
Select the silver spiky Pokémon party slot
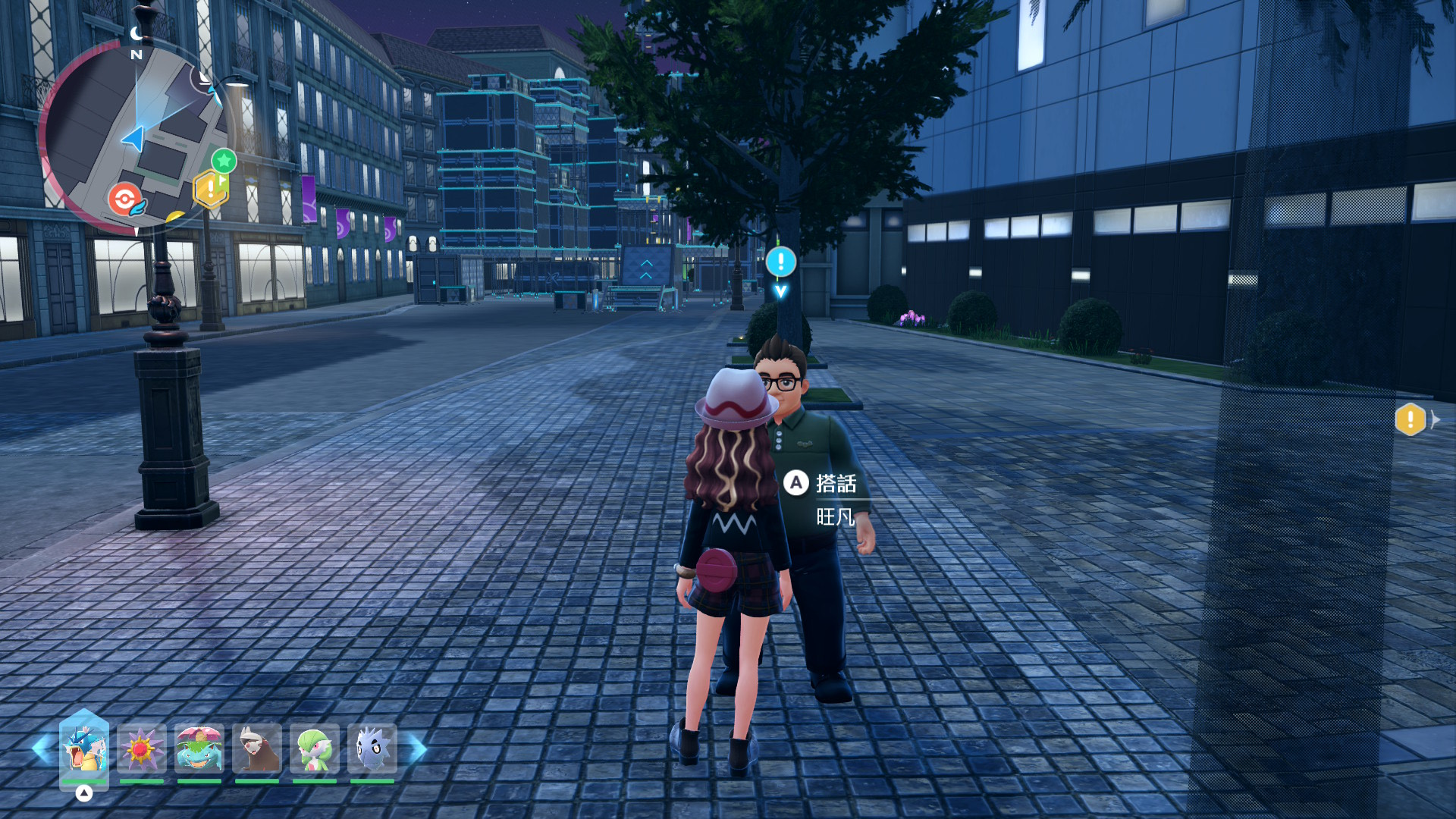pos(372,749)
